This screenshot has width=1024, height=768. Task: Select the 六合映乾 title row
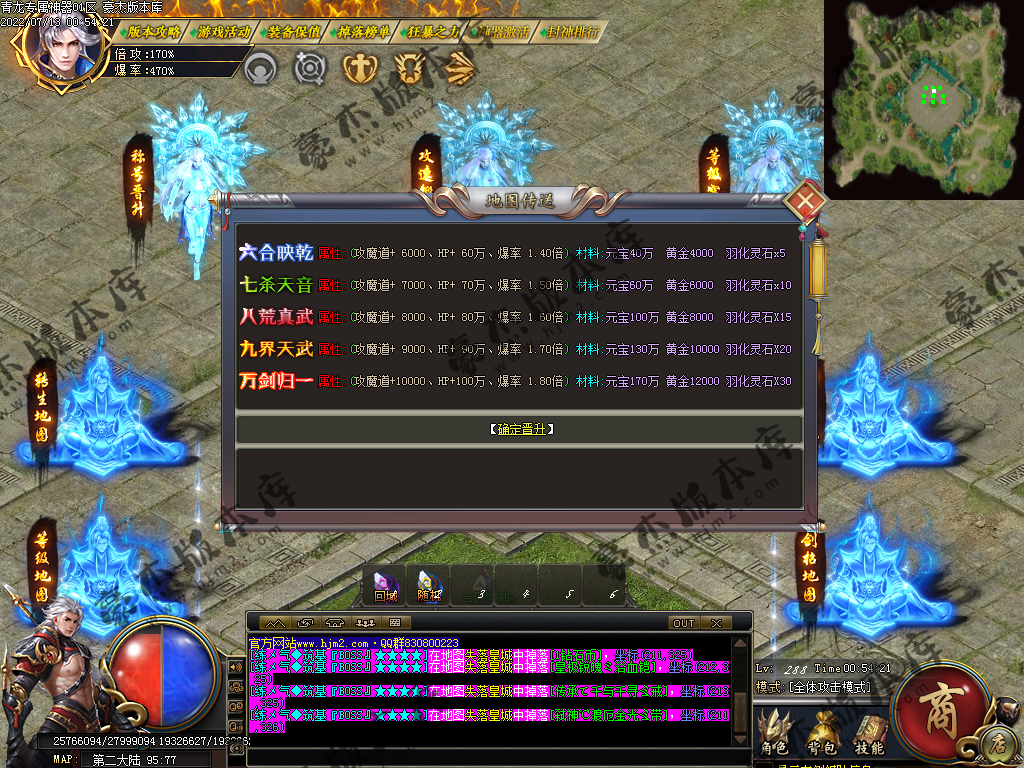(276, 254)
